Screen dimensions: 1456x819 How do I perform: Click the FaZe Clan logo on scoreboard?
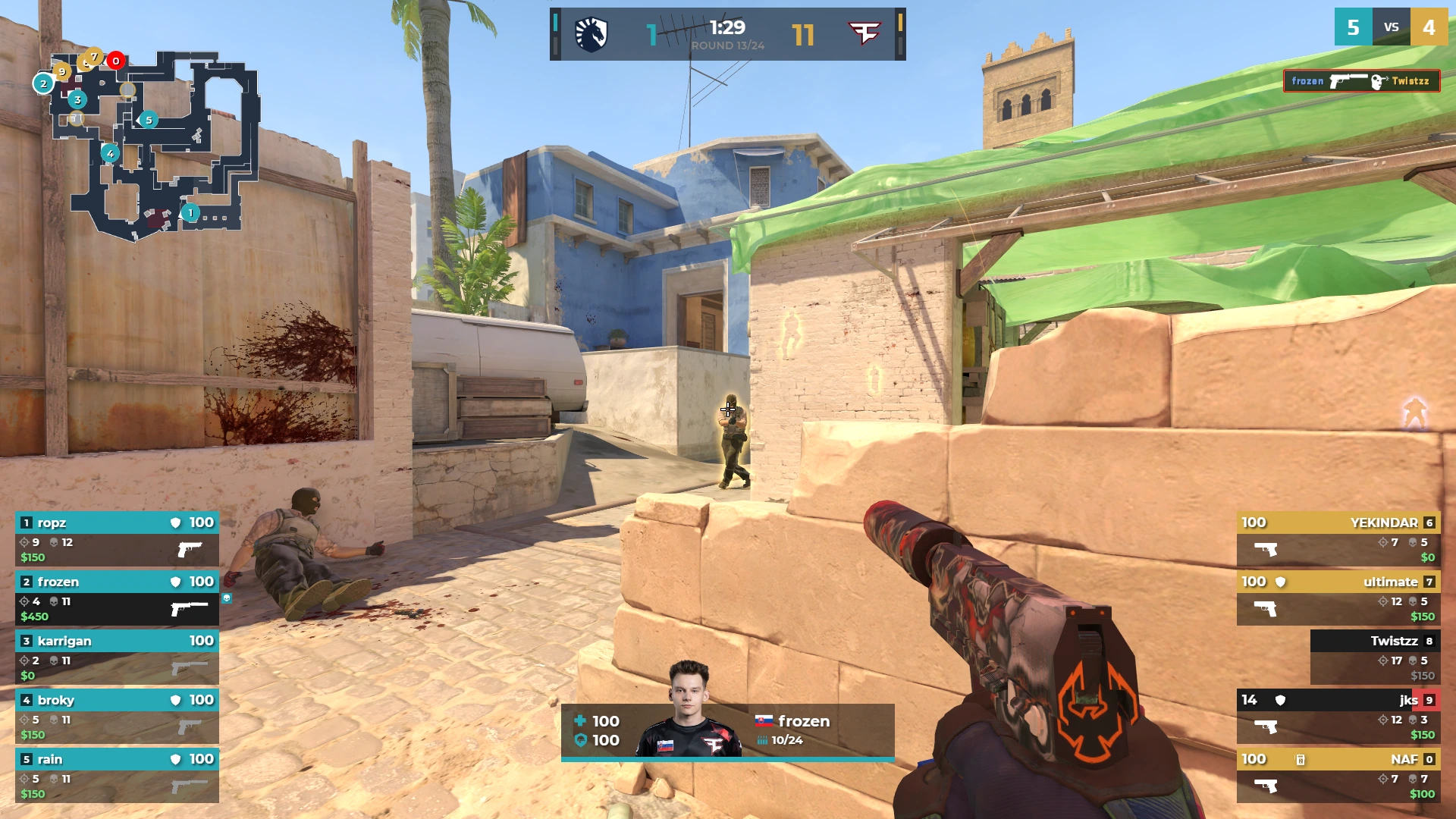864,34
